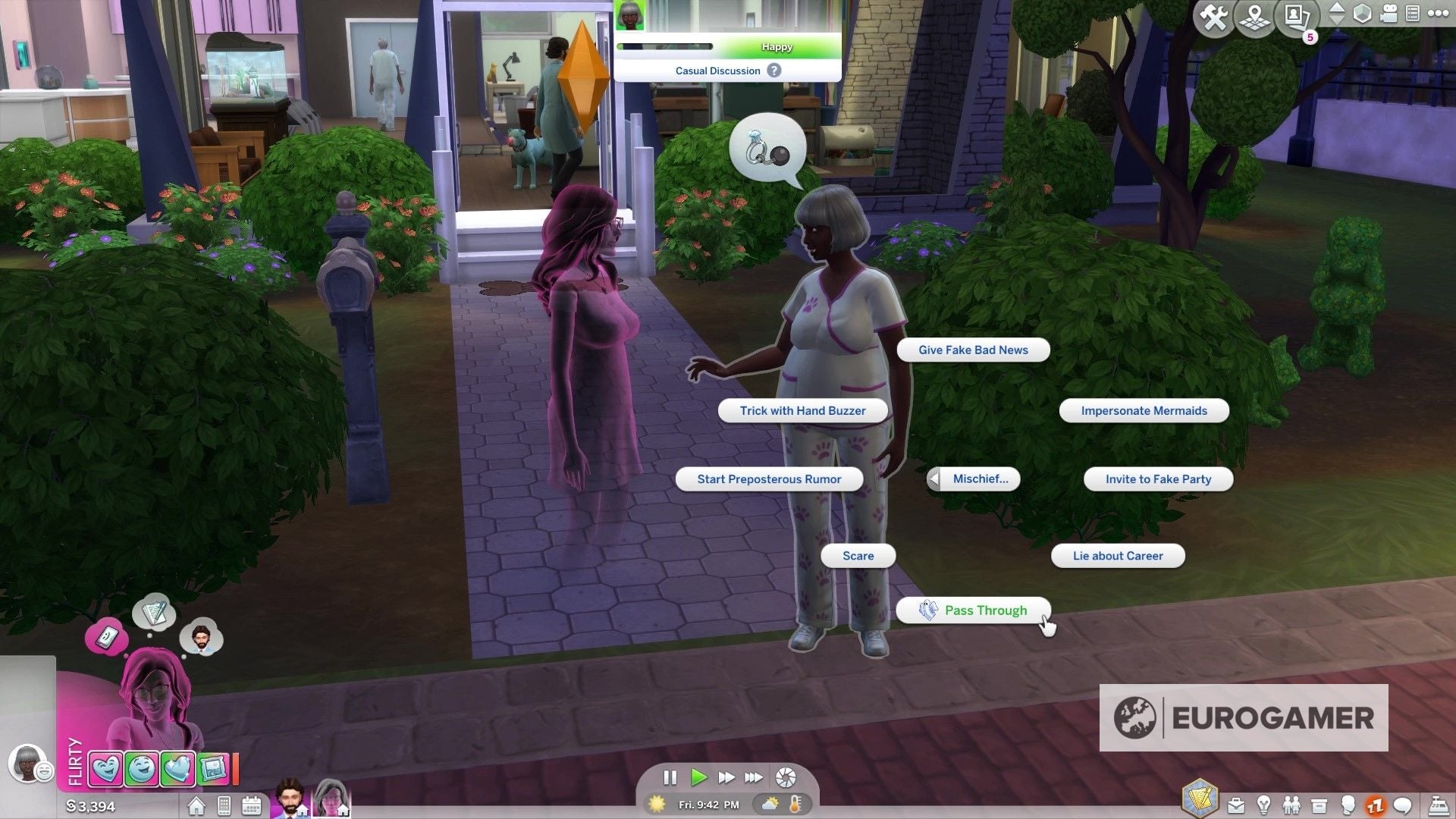
Task: Pause the game simulation
Action: (670, 777)
